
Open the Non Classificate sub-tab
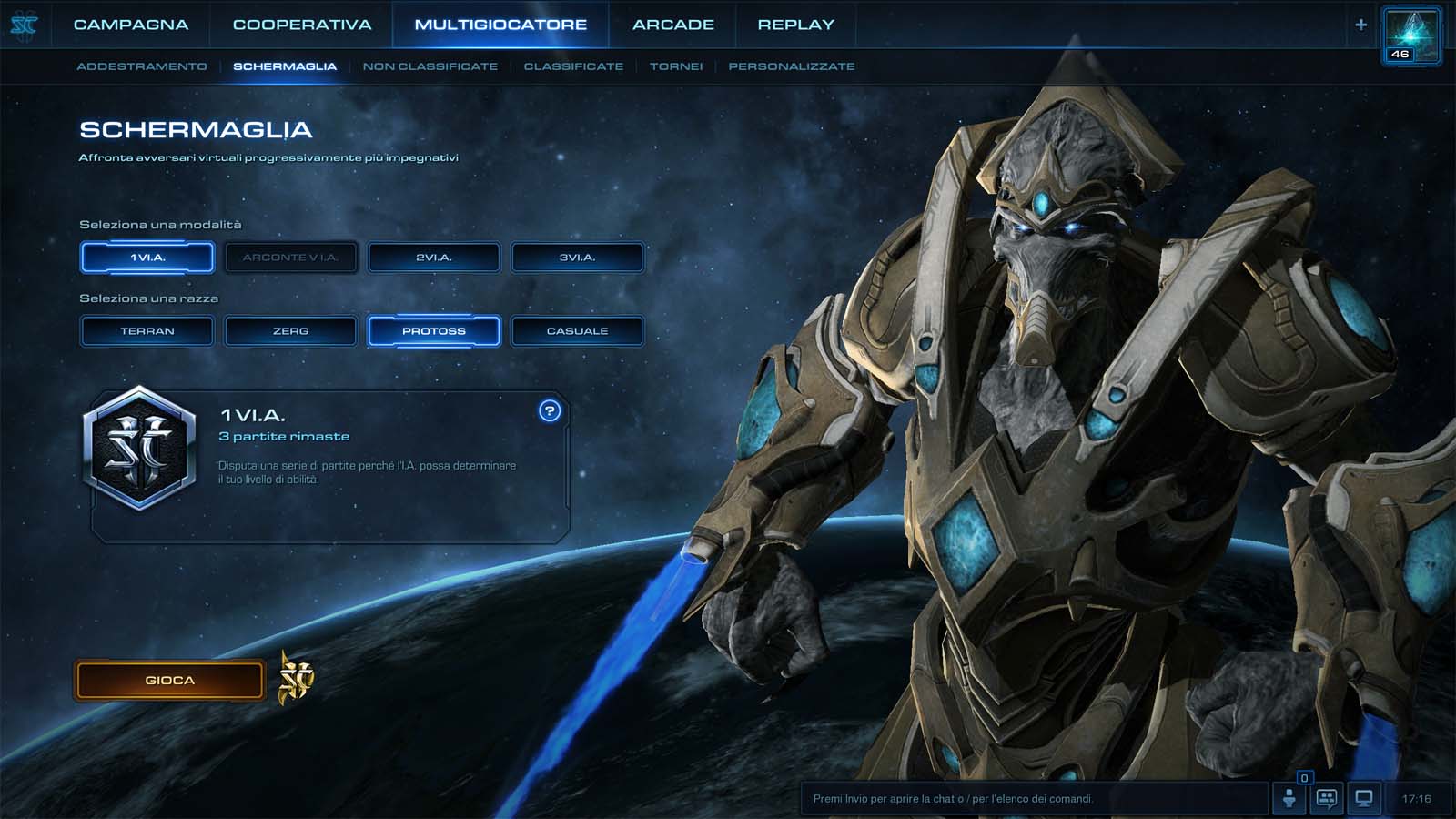(x=430, y=66)
